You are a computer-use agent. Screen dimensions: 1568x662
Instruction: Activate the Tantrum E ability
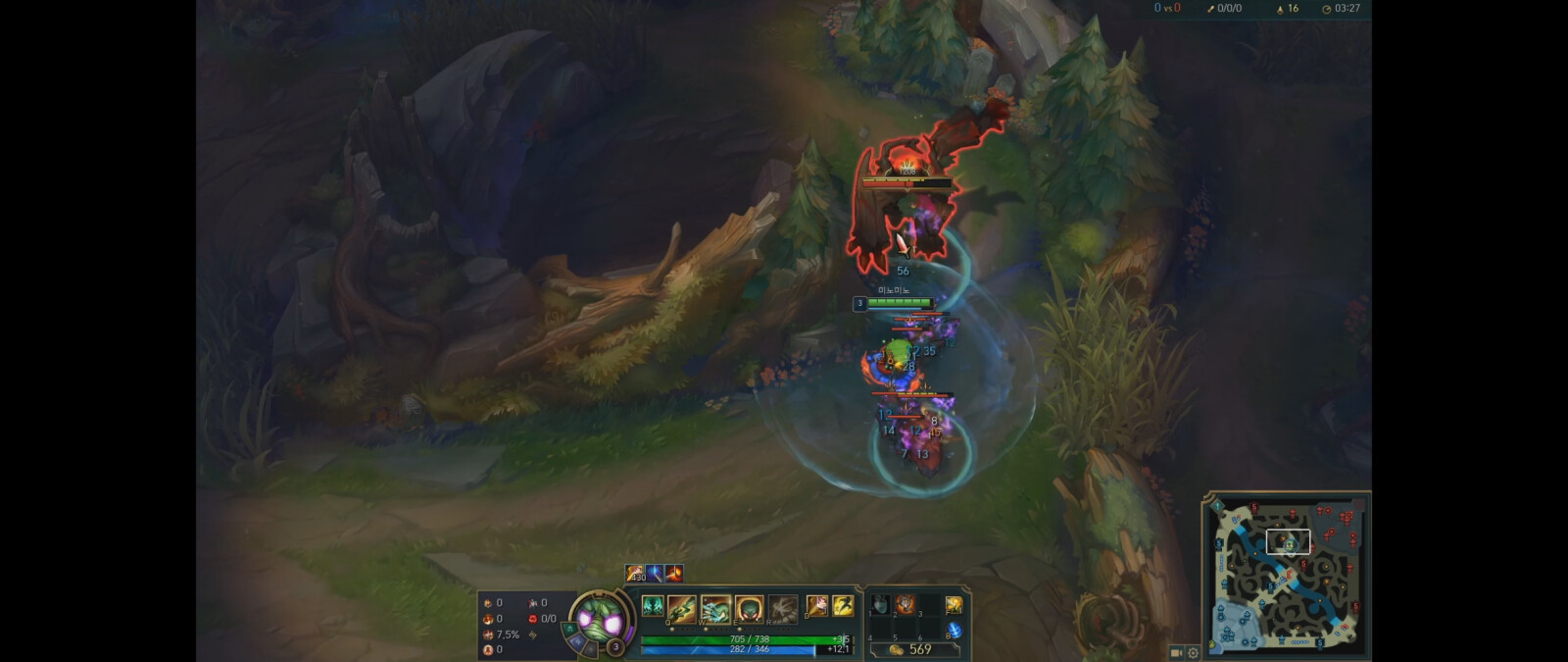tap(749, 608)
